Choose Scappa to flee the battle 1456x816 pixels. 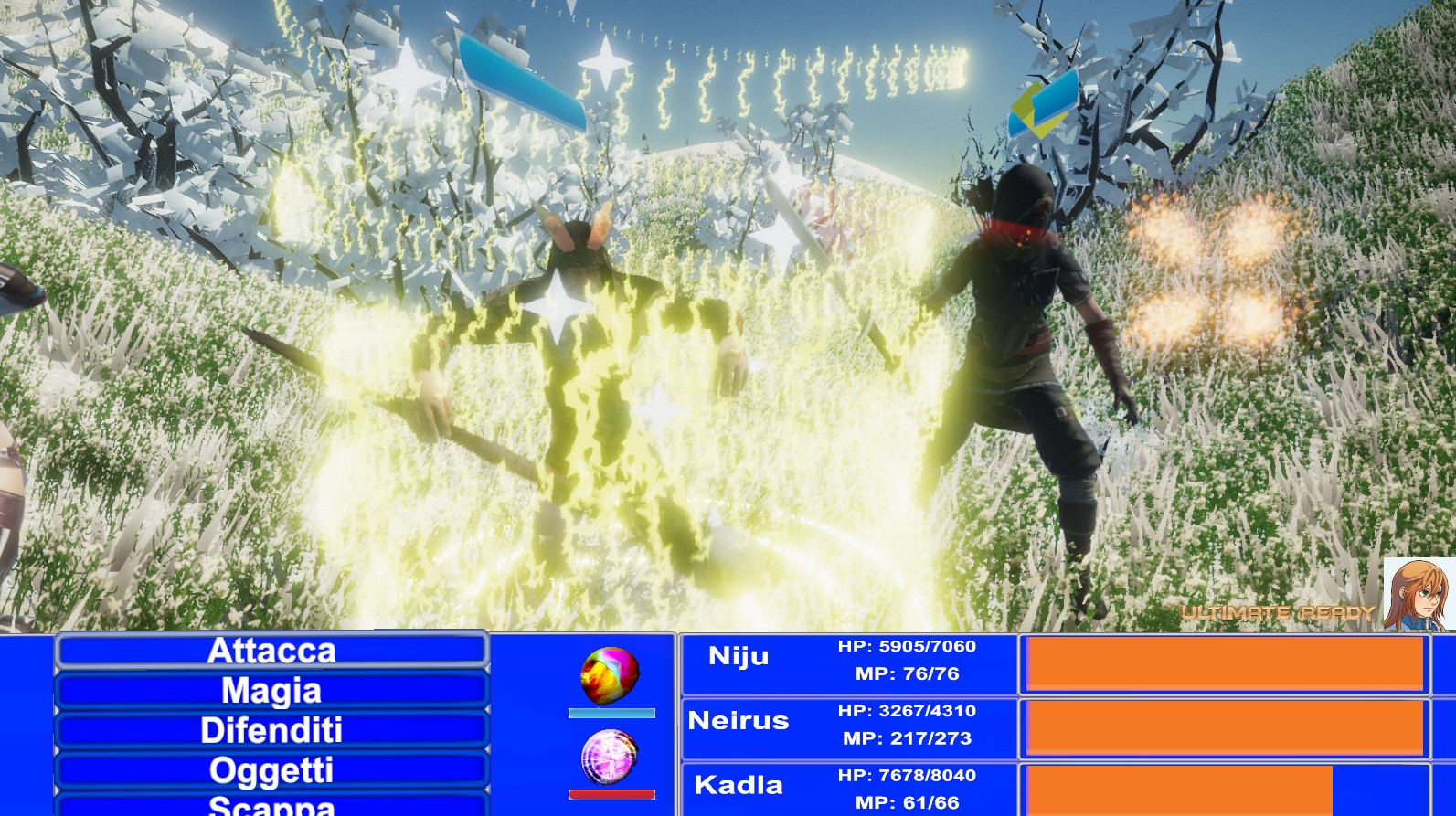coord(272,805)
